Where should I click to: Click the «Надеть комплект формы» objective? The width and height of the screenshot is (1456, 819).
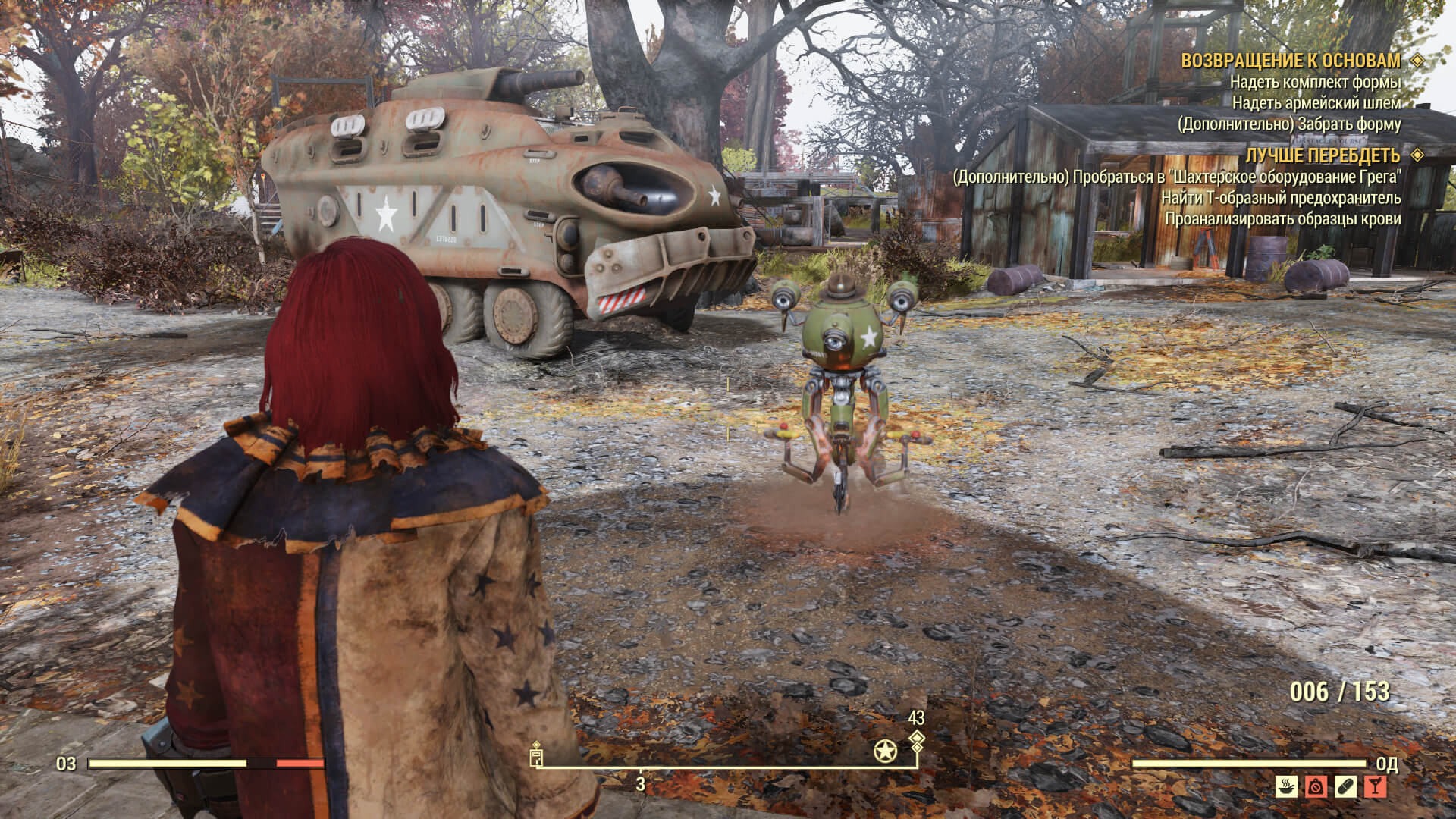point(1315,82)
